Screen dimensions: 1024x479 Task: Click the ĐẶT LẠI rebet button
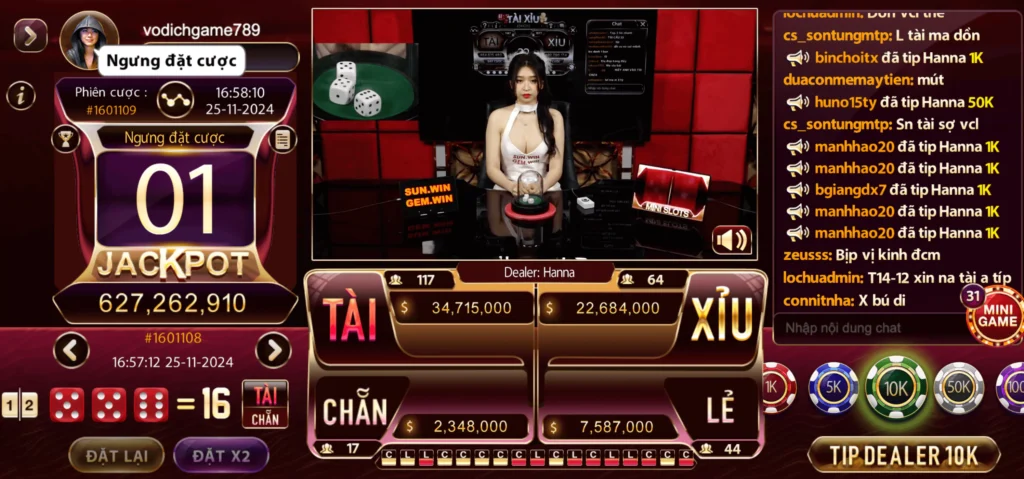(117, 456)
